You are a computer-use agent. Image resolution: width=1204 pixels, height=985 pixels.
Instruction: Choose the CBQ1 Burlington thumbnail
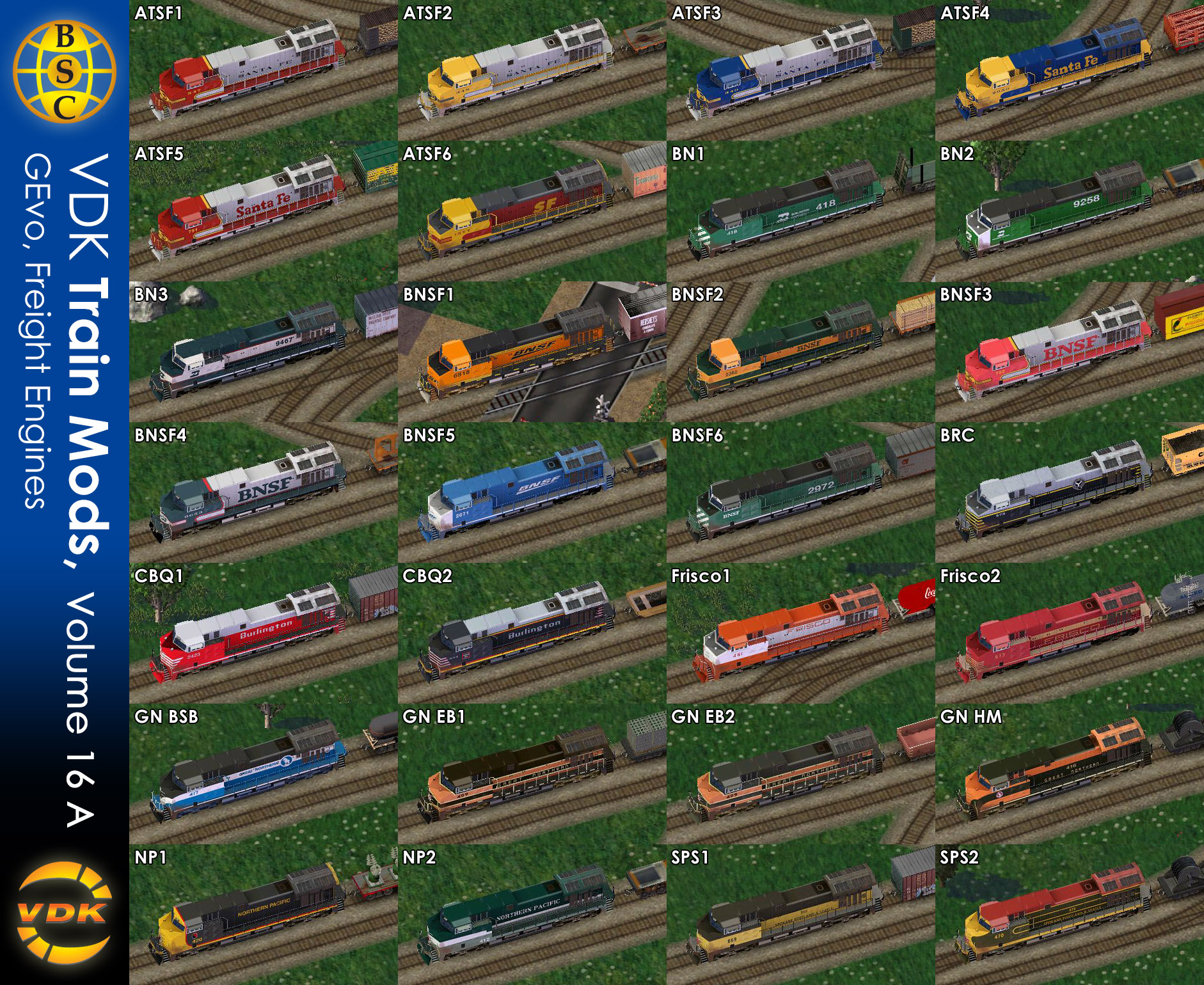[263, 633]
